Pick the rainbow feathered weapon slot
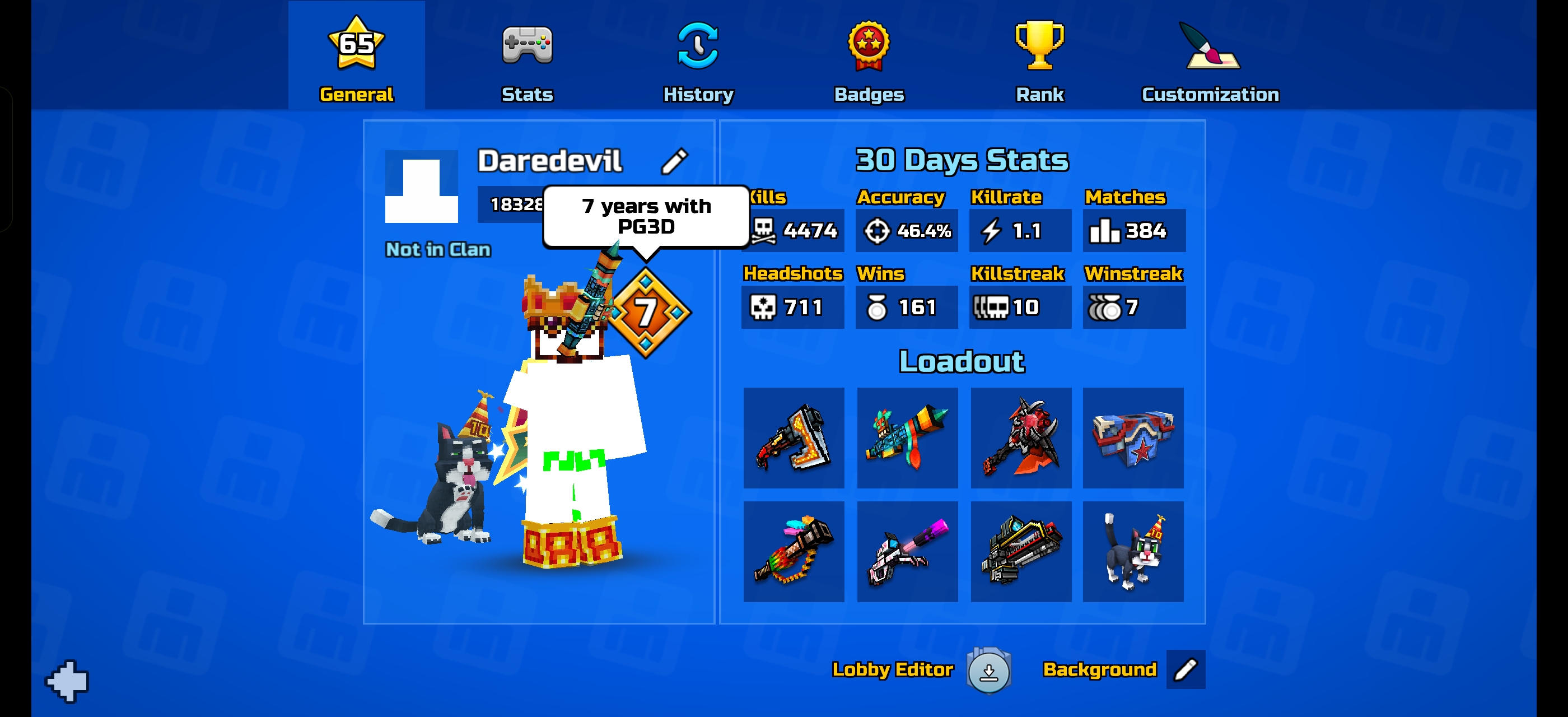The height and width of the screenshot is (717, 1568). tap(794, 551)
